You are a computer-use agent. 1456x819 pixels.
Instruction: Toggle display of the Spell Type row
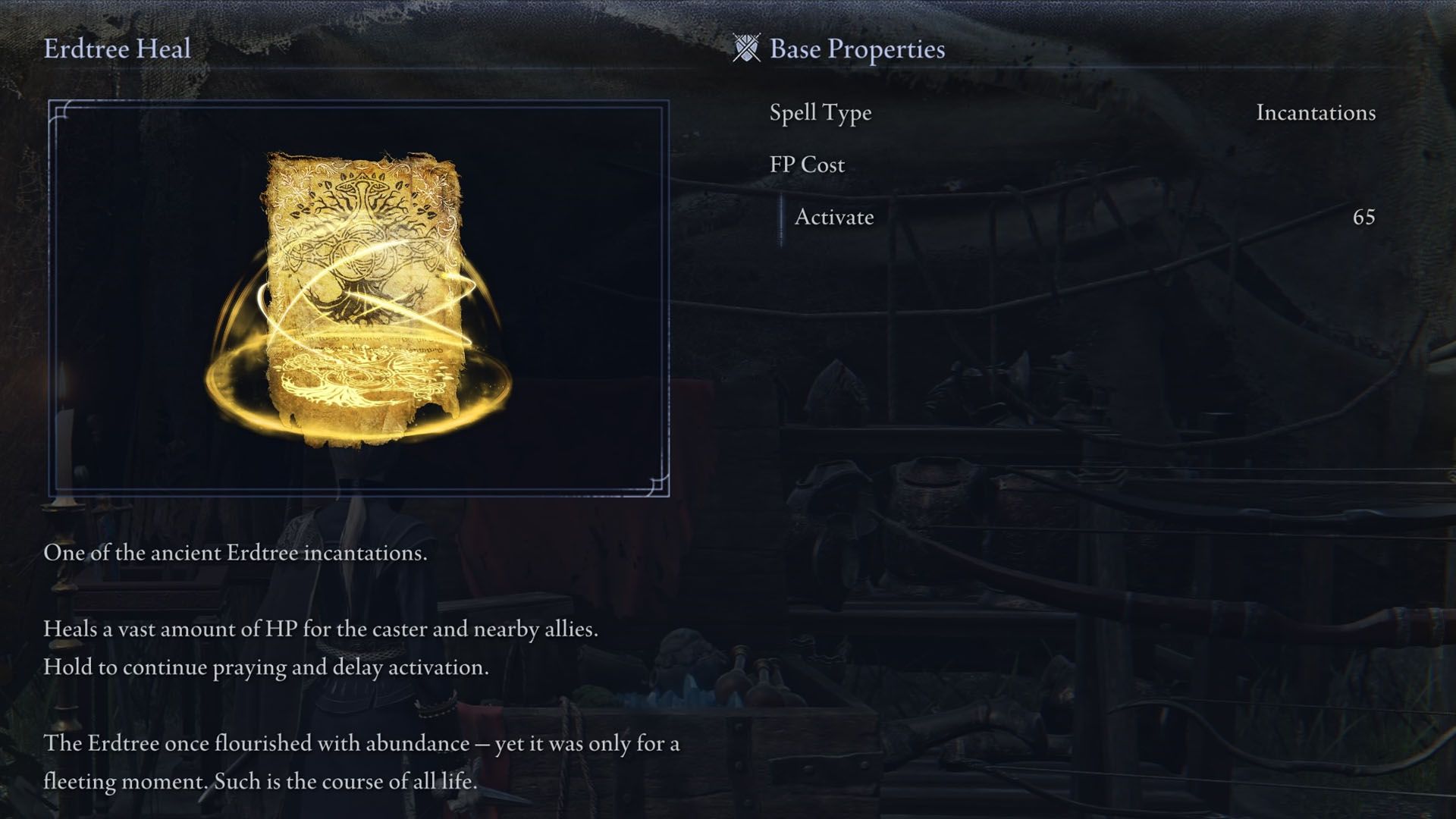(x=819, y=112)
